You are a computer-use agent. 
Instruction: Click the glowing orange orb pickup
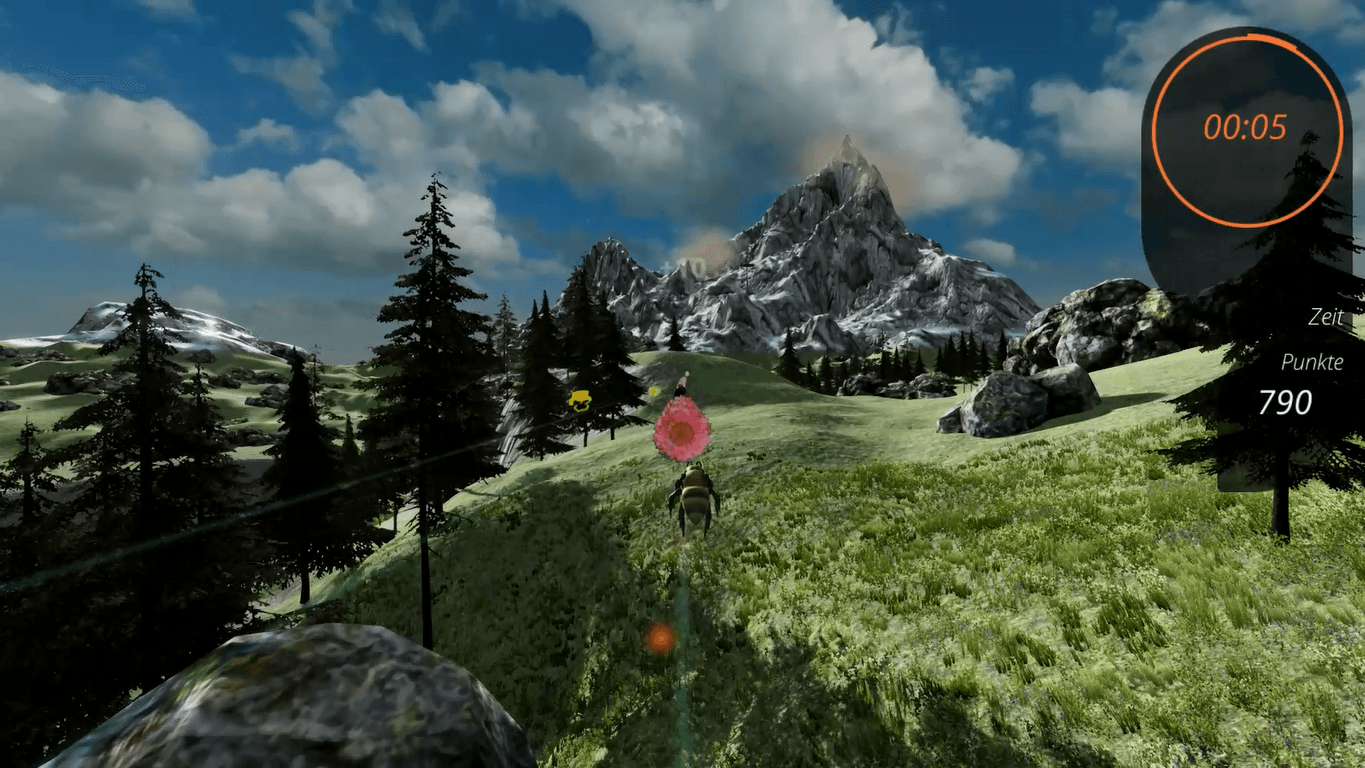tap(661, 634)
